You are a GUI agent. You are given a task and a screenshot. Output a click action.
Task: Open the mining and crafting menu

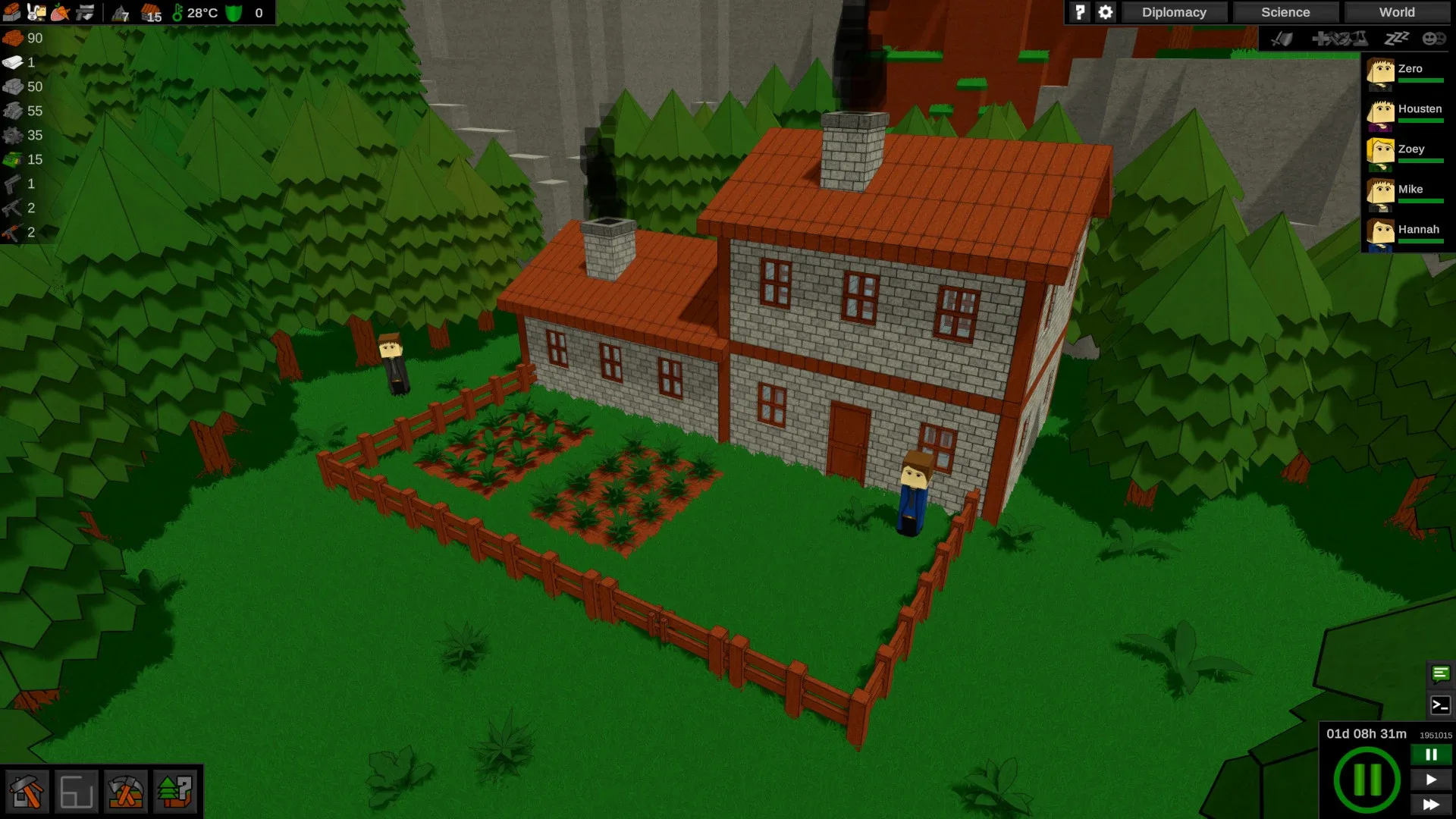click(x=126, y=792)
